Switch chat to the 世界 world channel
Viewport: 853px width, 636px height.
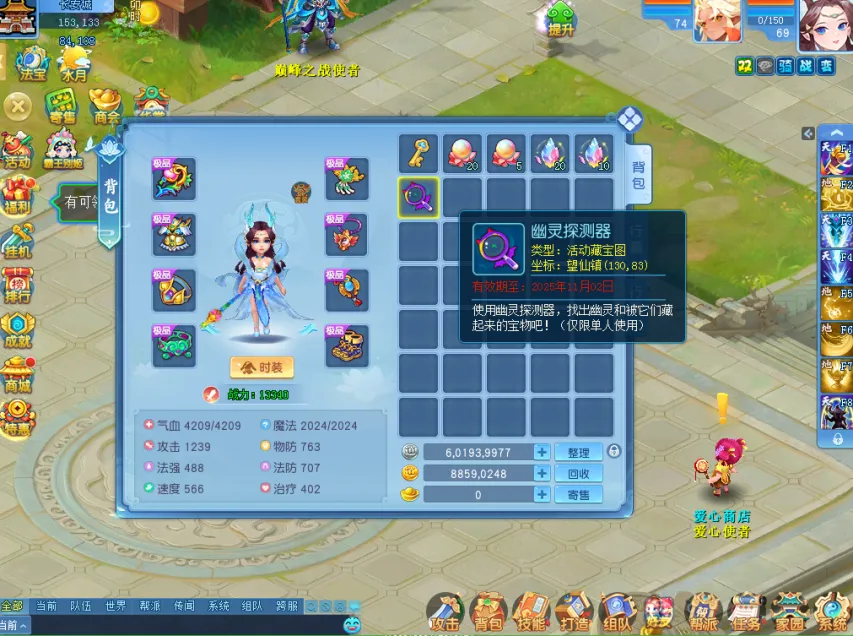coord(115,606)
